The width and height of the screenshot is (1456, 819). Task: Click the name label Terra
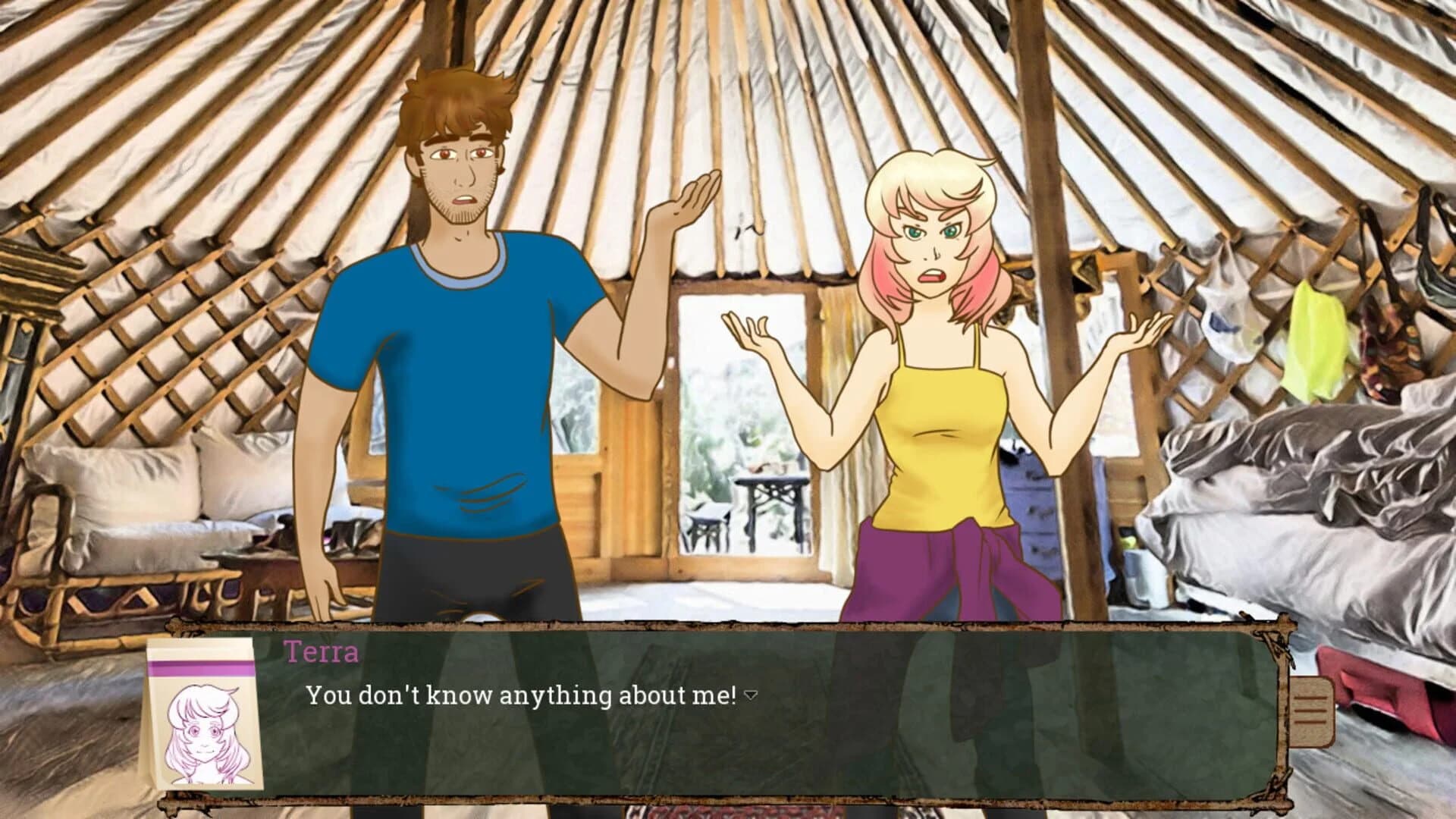coord(322,649)
